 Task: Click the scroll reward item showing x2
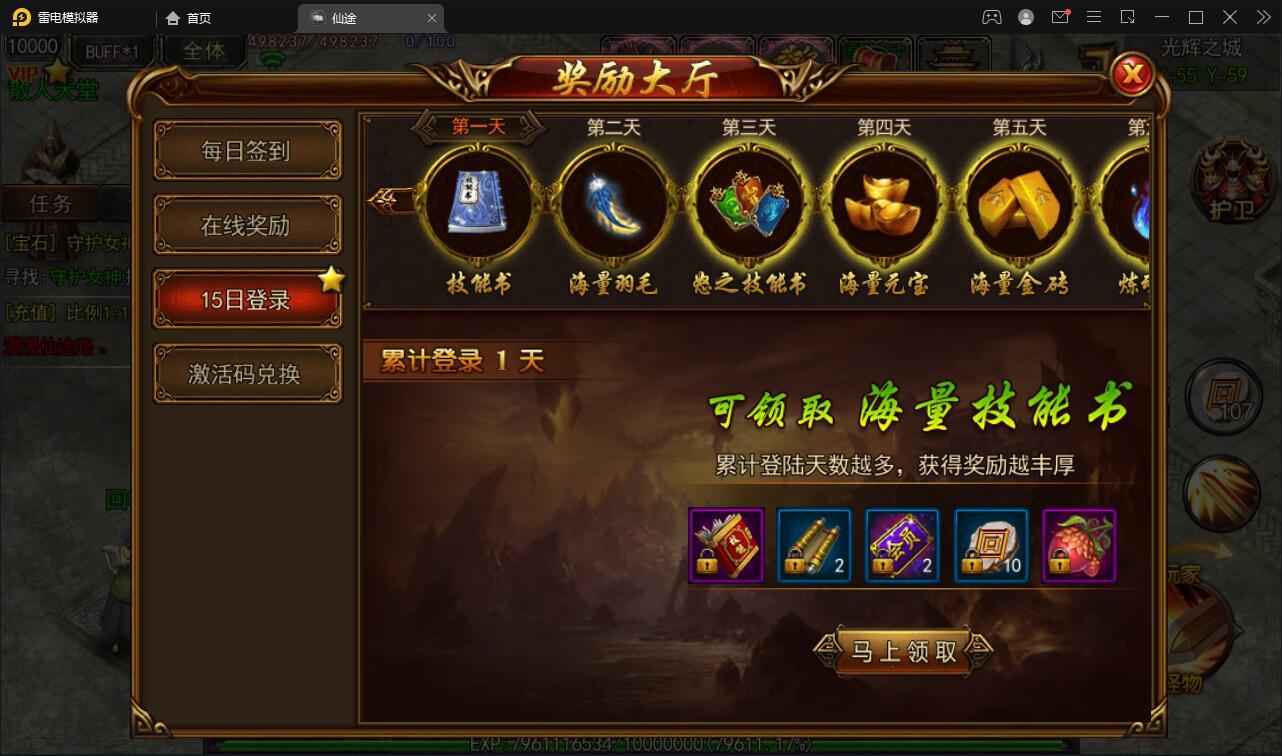click(814, 545)
